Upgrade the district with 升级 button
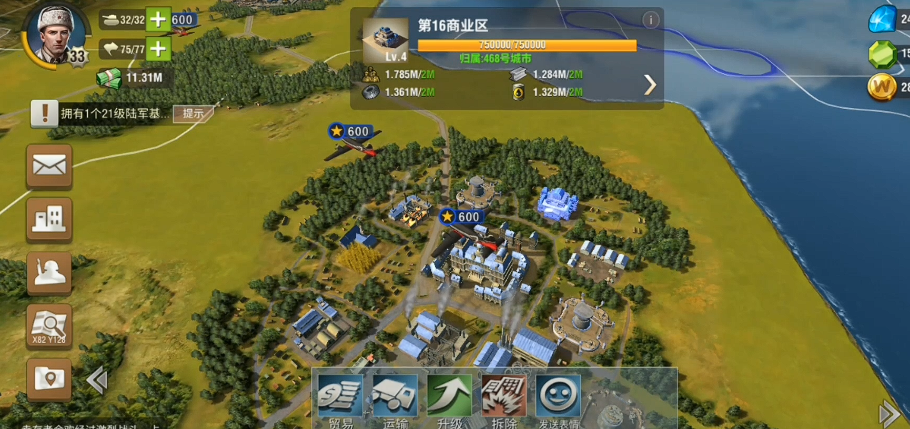The height and width of the screenshot is (429, 910). pyautogui.click(x=449, y=398)
